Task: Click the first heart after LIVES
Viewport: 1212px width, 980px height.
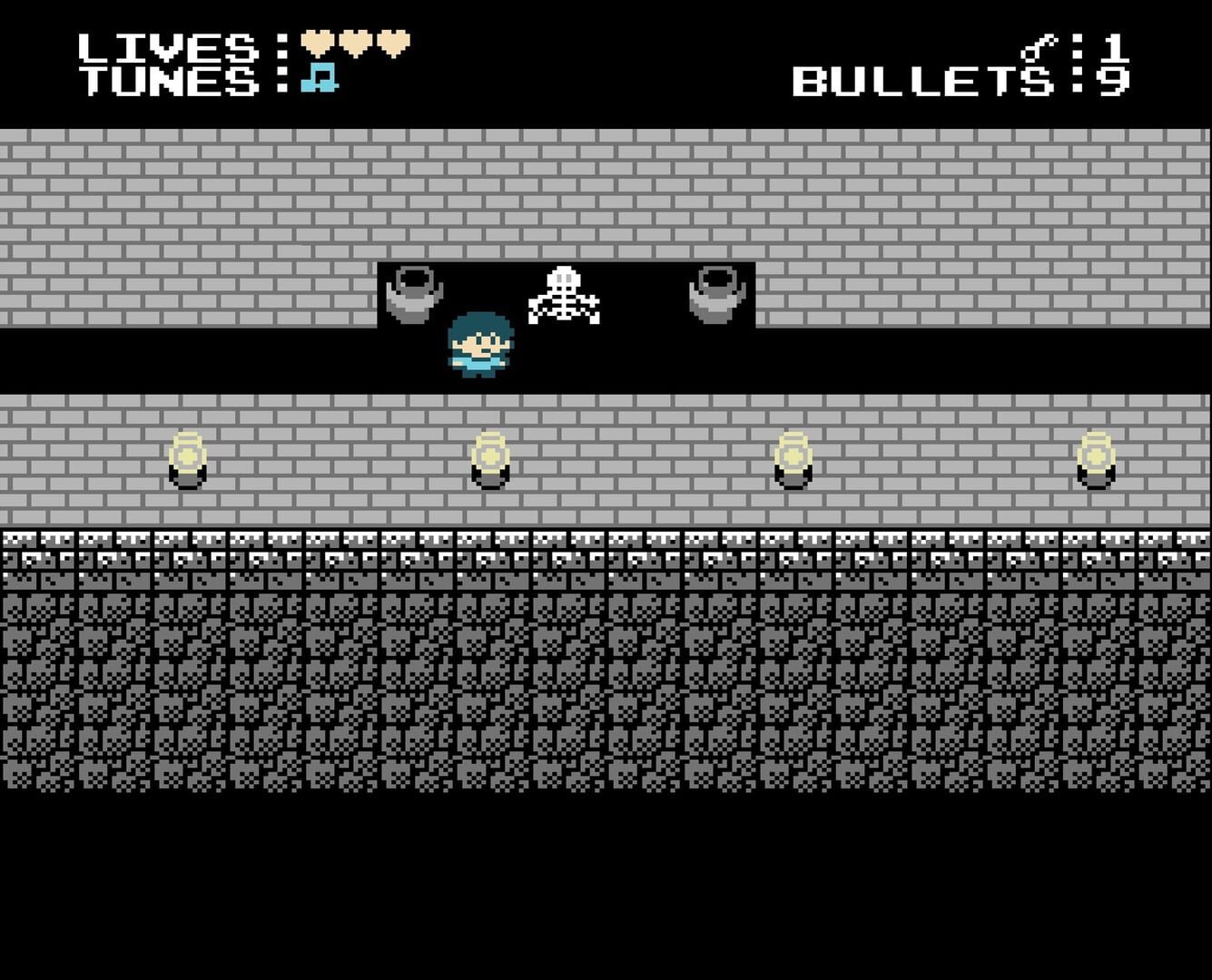Action: [x=319, y=41]
